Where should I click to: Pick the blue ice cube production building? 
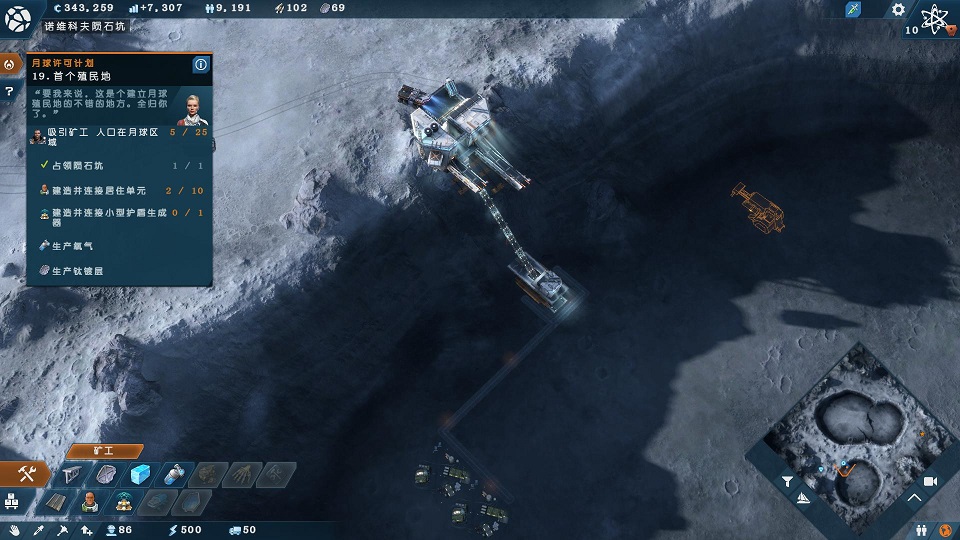click(141, 474)
